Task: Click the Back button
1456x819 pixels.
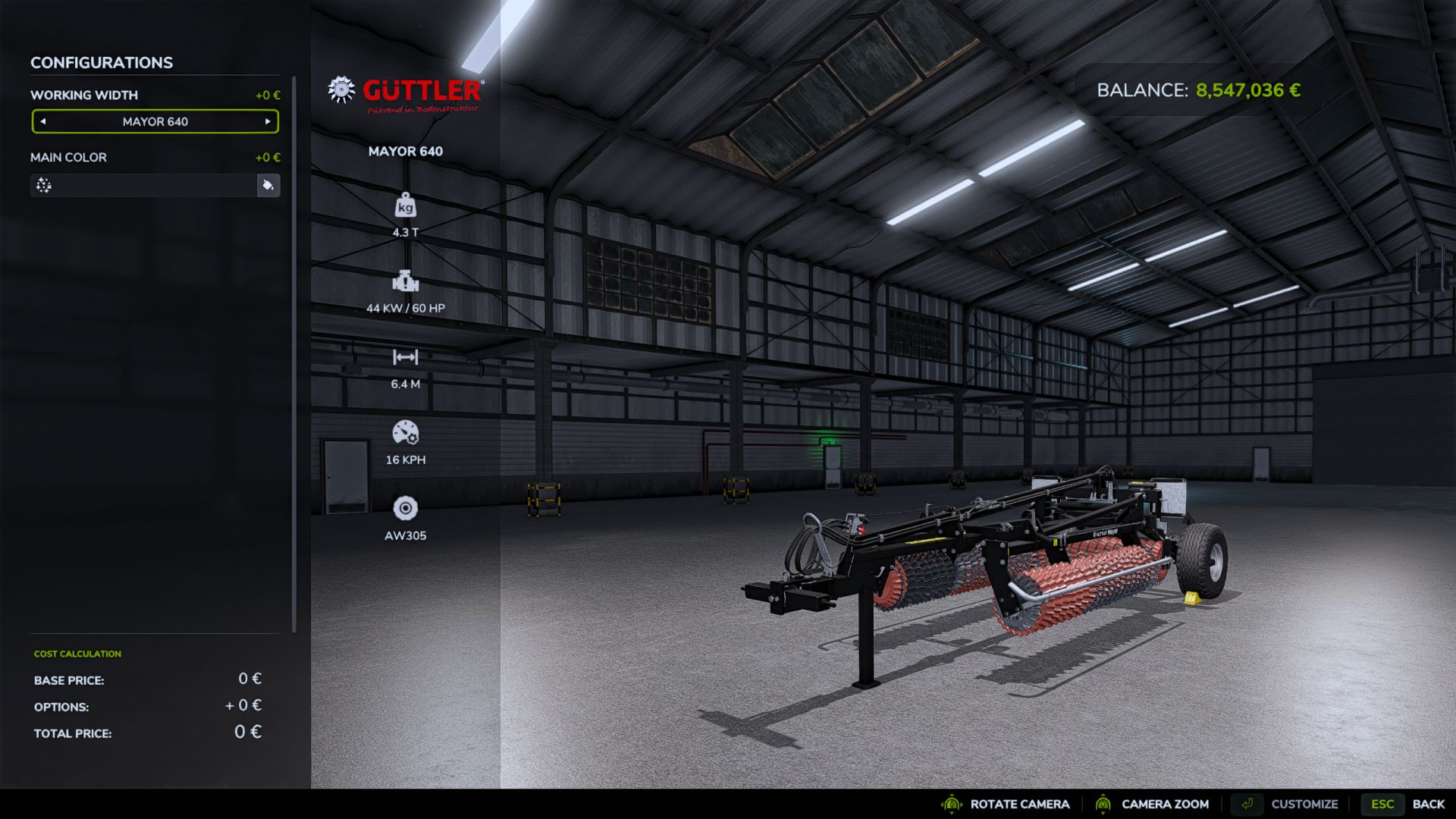Action: [x=1428, y=804]
